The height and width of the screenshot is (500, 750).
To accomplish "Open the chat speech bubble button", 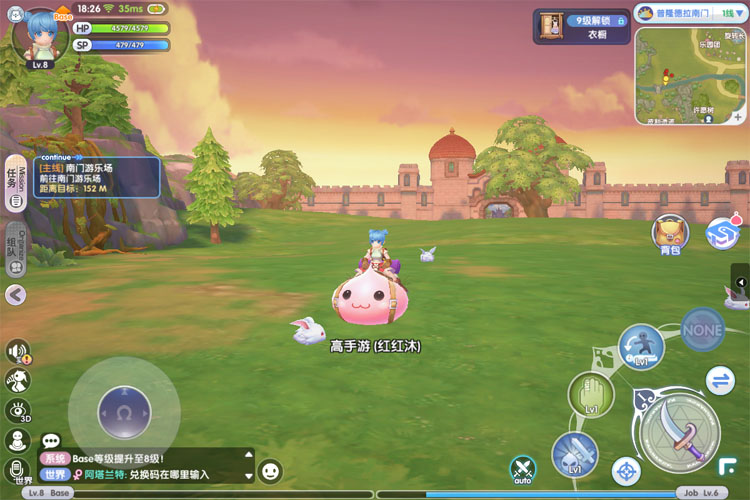I will tap(51, 440).
